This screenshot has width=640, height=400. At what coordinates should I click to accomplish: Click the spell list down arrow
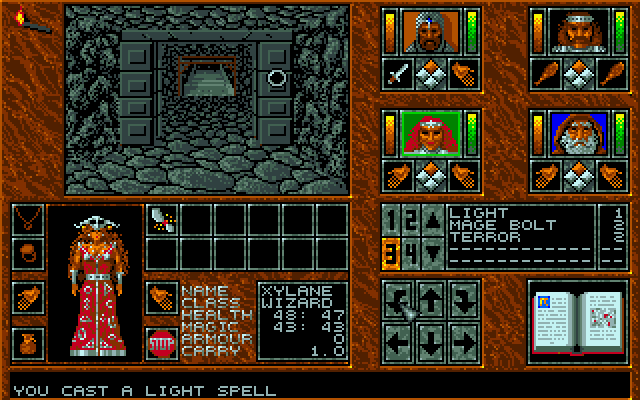point(429,252)
